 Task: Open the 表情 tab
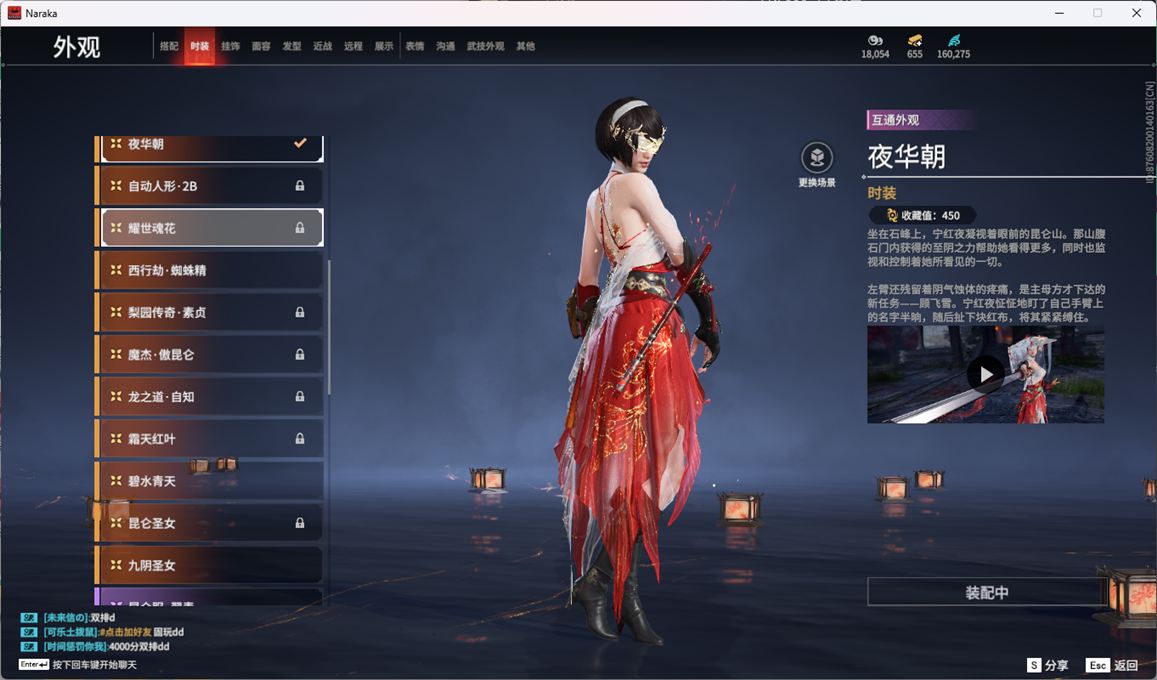pyautogui.click(x=415, y=46)
